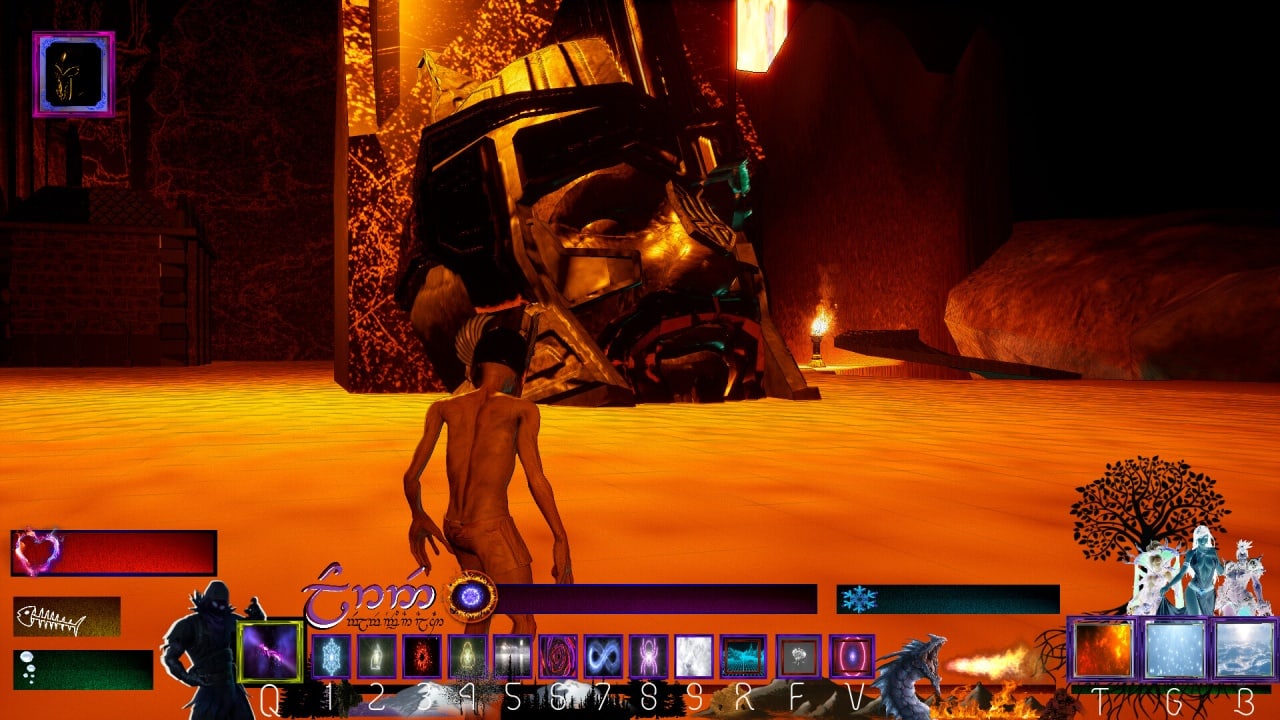1280x720 pixels.
Task: Choose the cyan grid landscape ability
Action: point(743,657)
